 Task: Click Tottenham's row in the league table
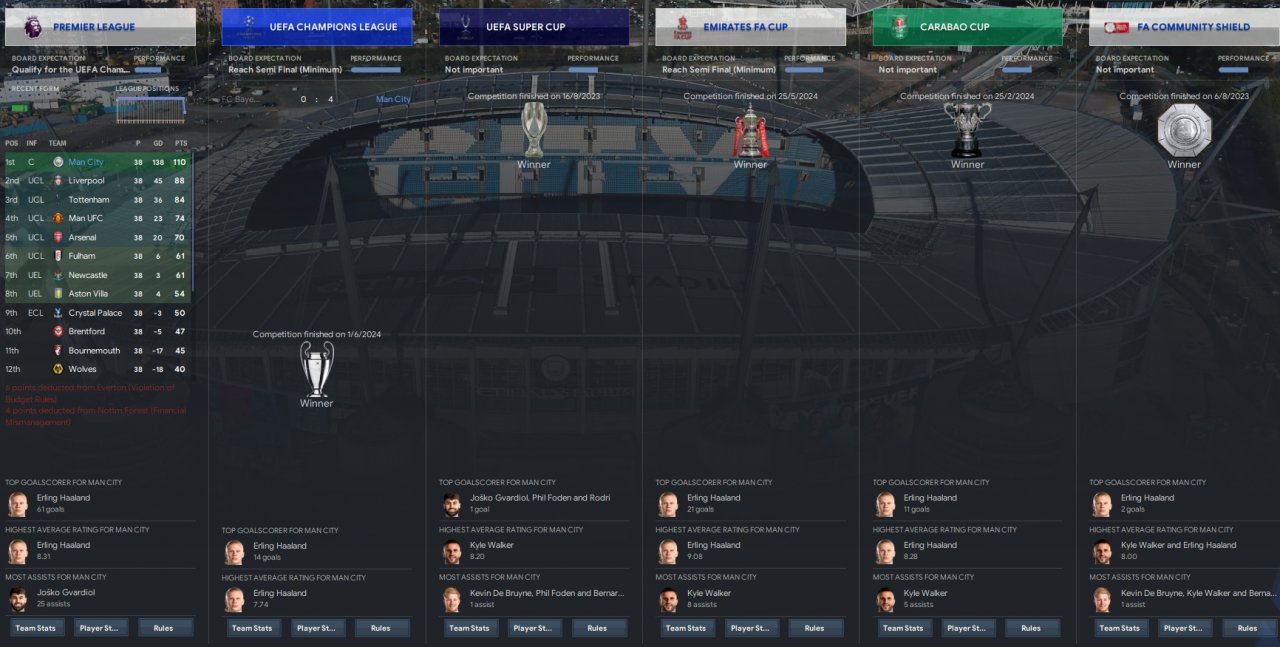coord(87,200)
